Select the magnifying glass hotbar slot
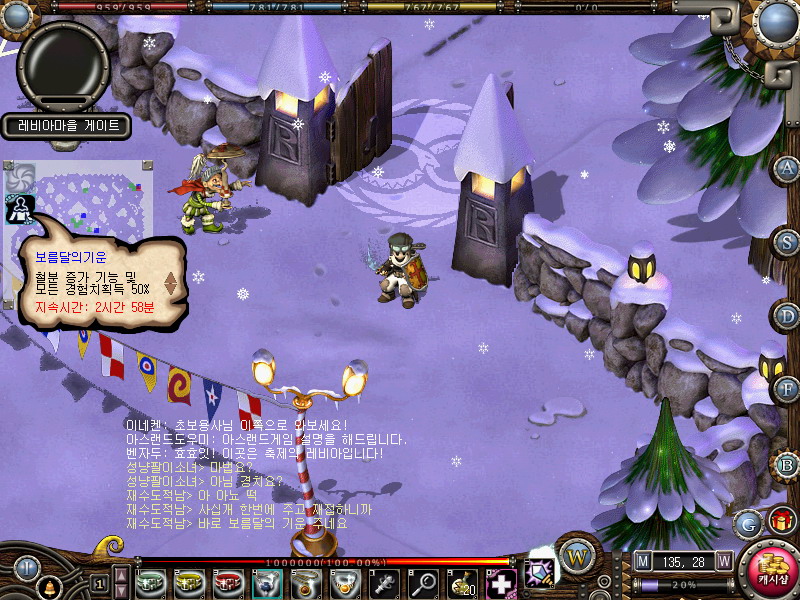This screenshot has width=800, height=600. tap(424, 581)
